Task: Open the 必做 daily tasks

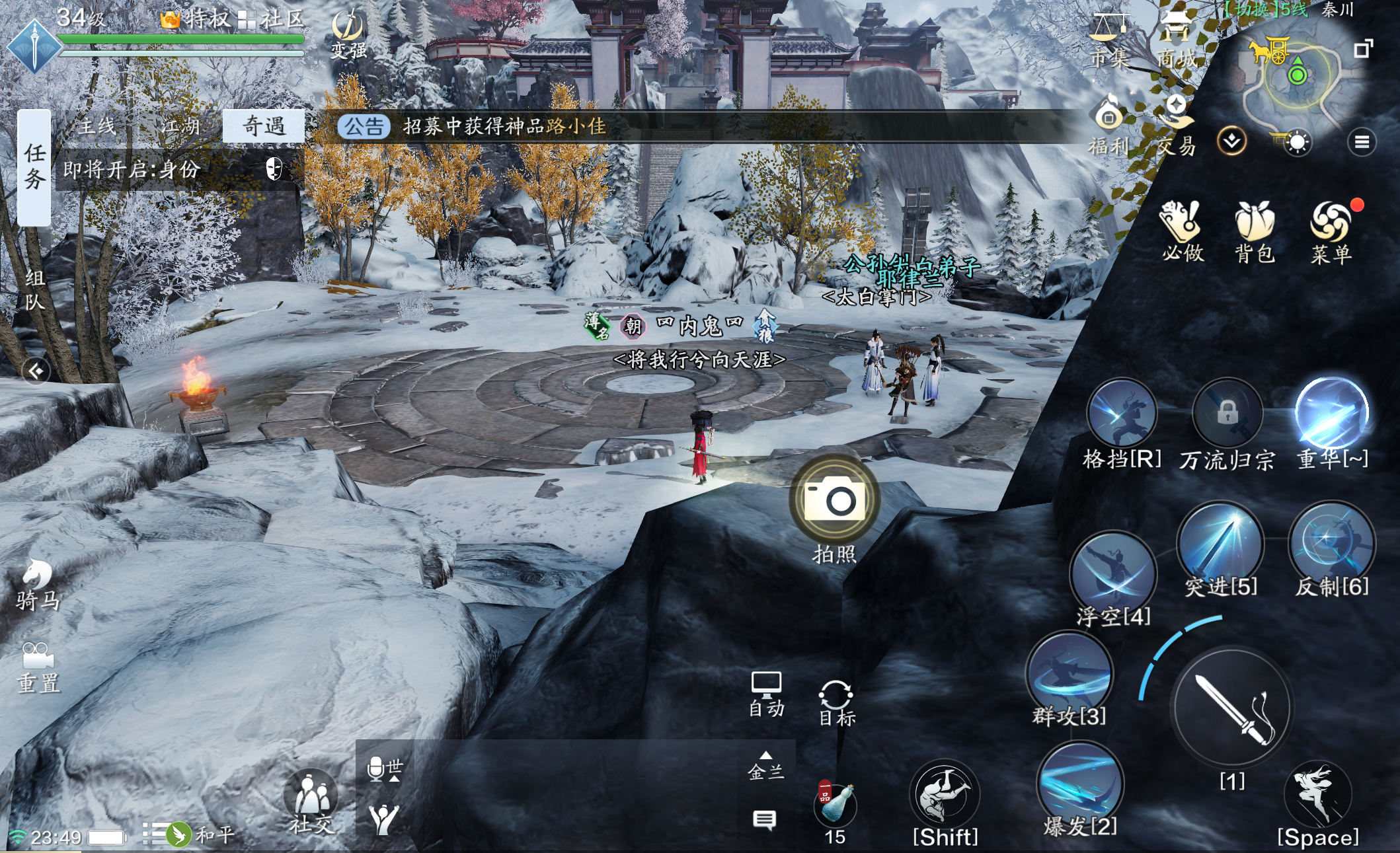Action: coord(1182,231)
